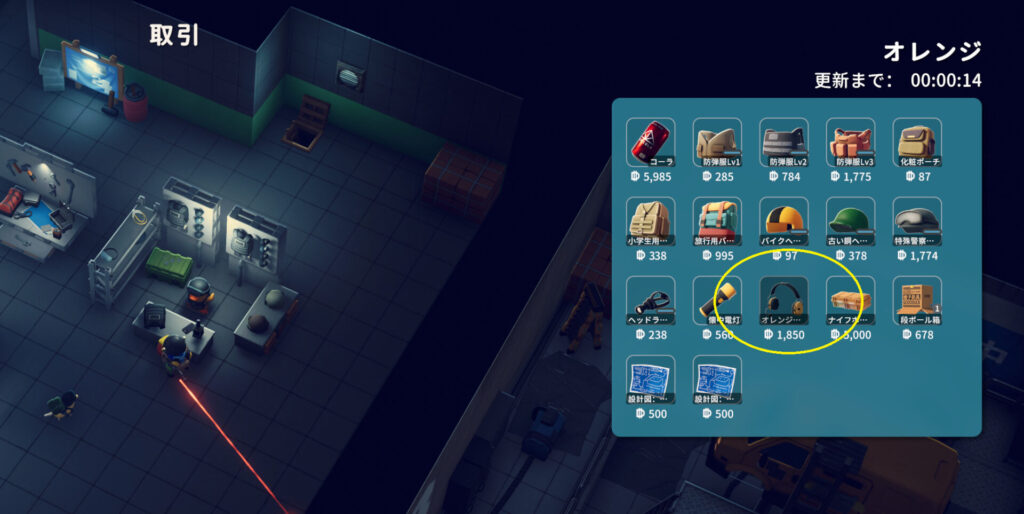1024x514 pixels.
Task: Select the orange headphones for 1,850
Action: click(784, 301)
